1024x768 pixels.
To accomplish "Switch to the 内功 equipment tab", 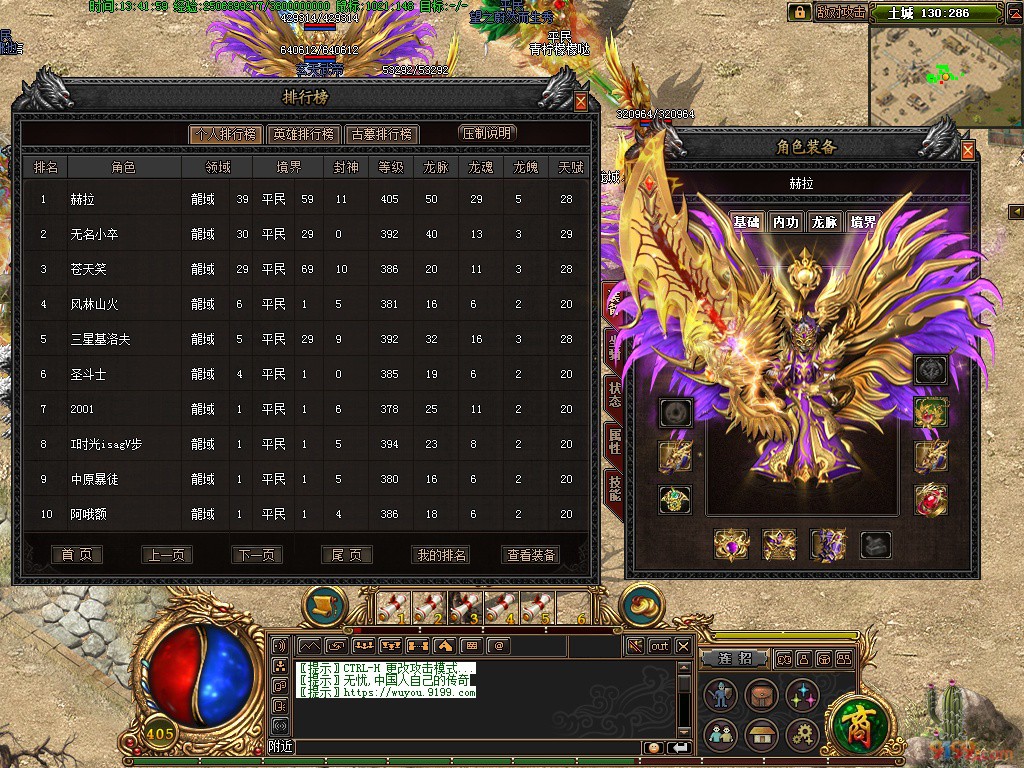I will (785, 222).
